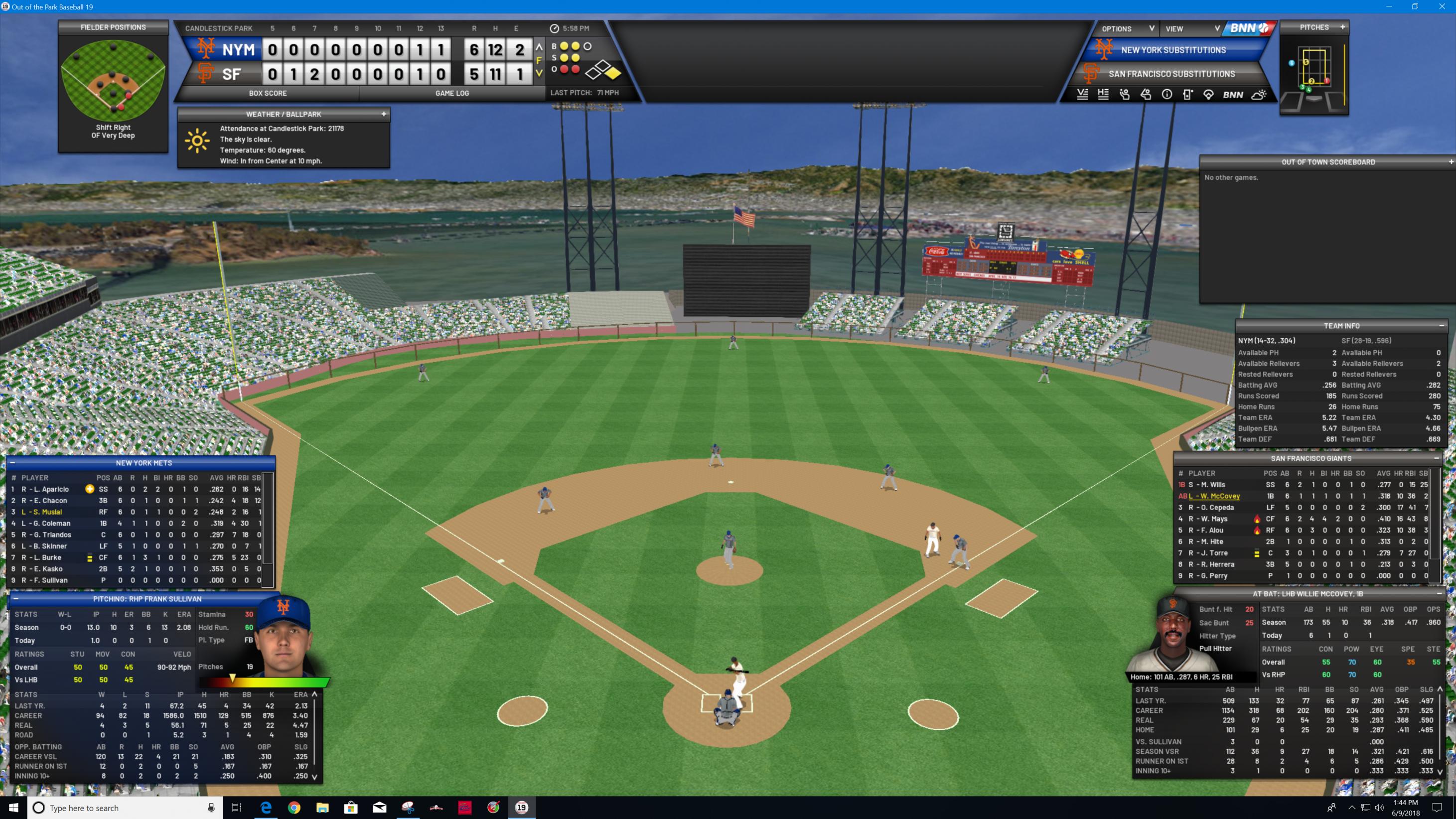Open San Francisco Substitutions
The image size is (1456, 819).
1171,74
